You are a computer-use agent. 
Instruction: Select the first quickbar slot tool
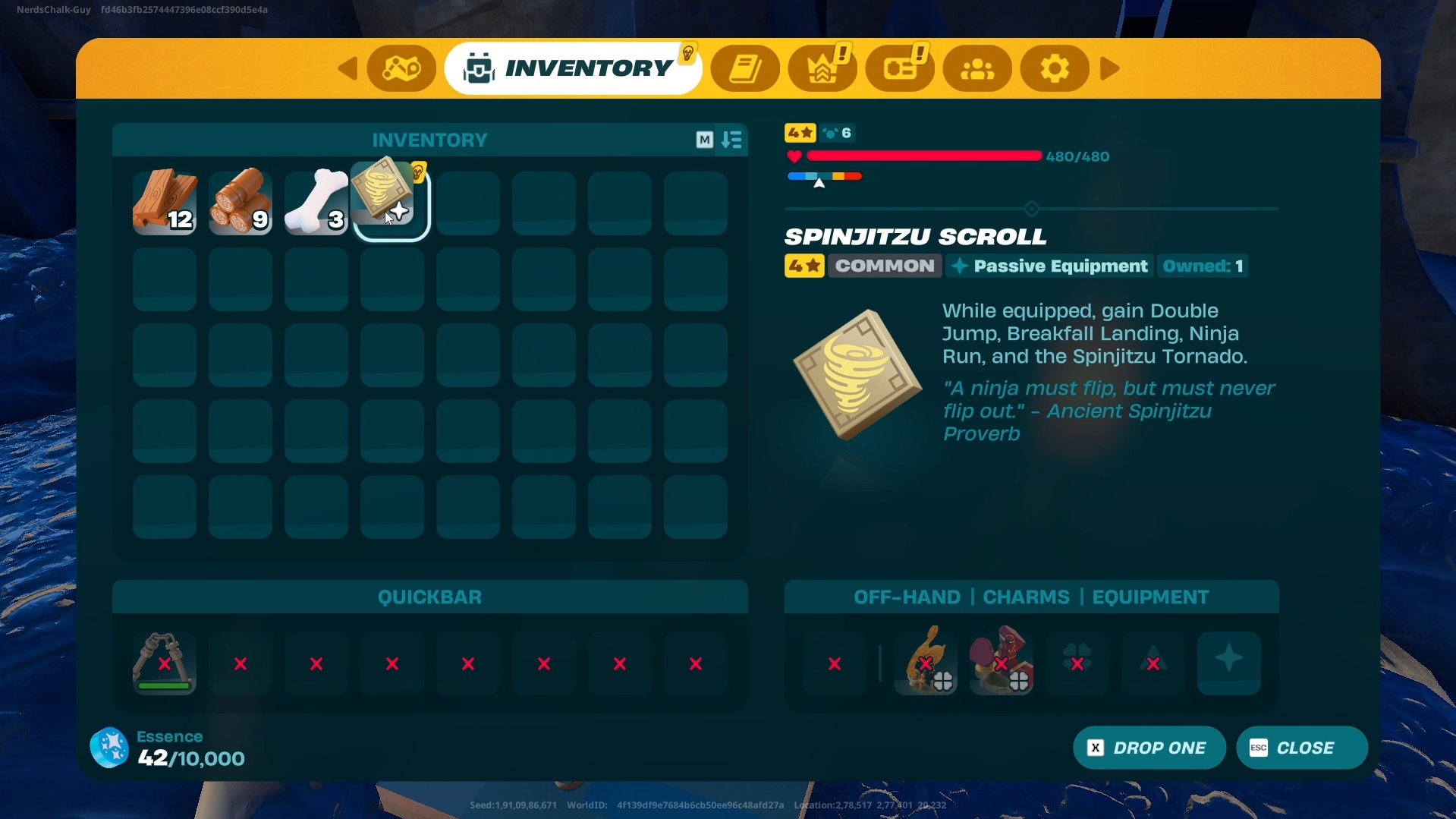pos(163,663)
